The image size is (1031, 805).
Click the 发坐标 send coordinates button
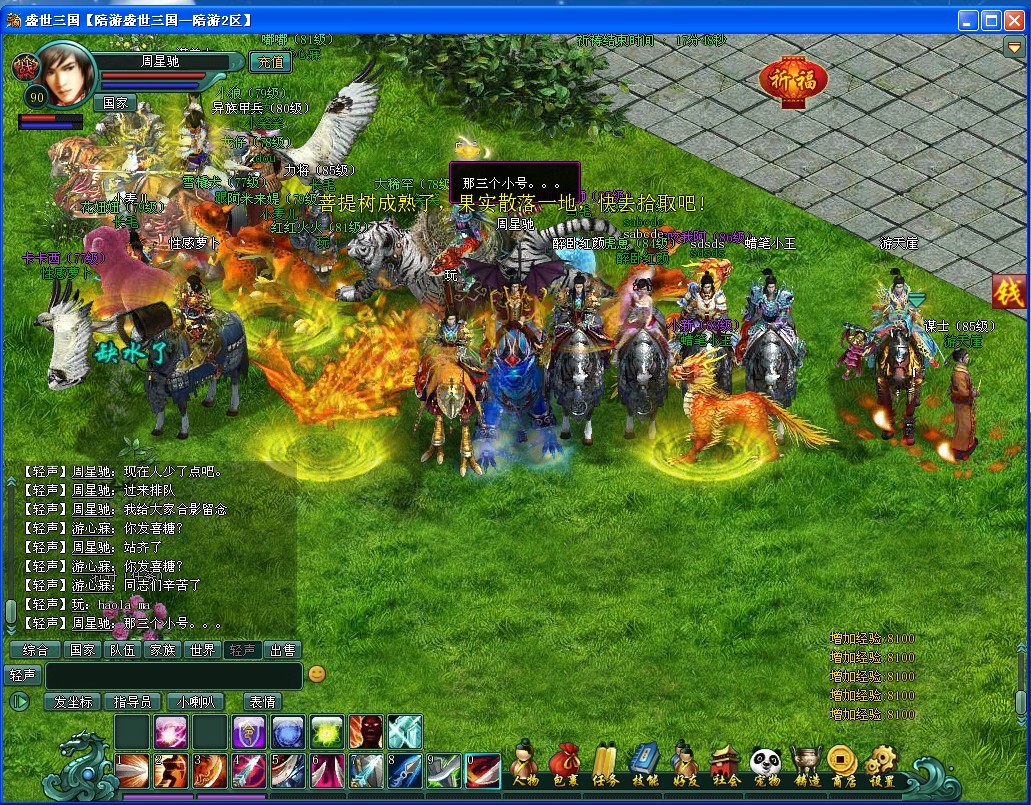(x=73, y=702)
